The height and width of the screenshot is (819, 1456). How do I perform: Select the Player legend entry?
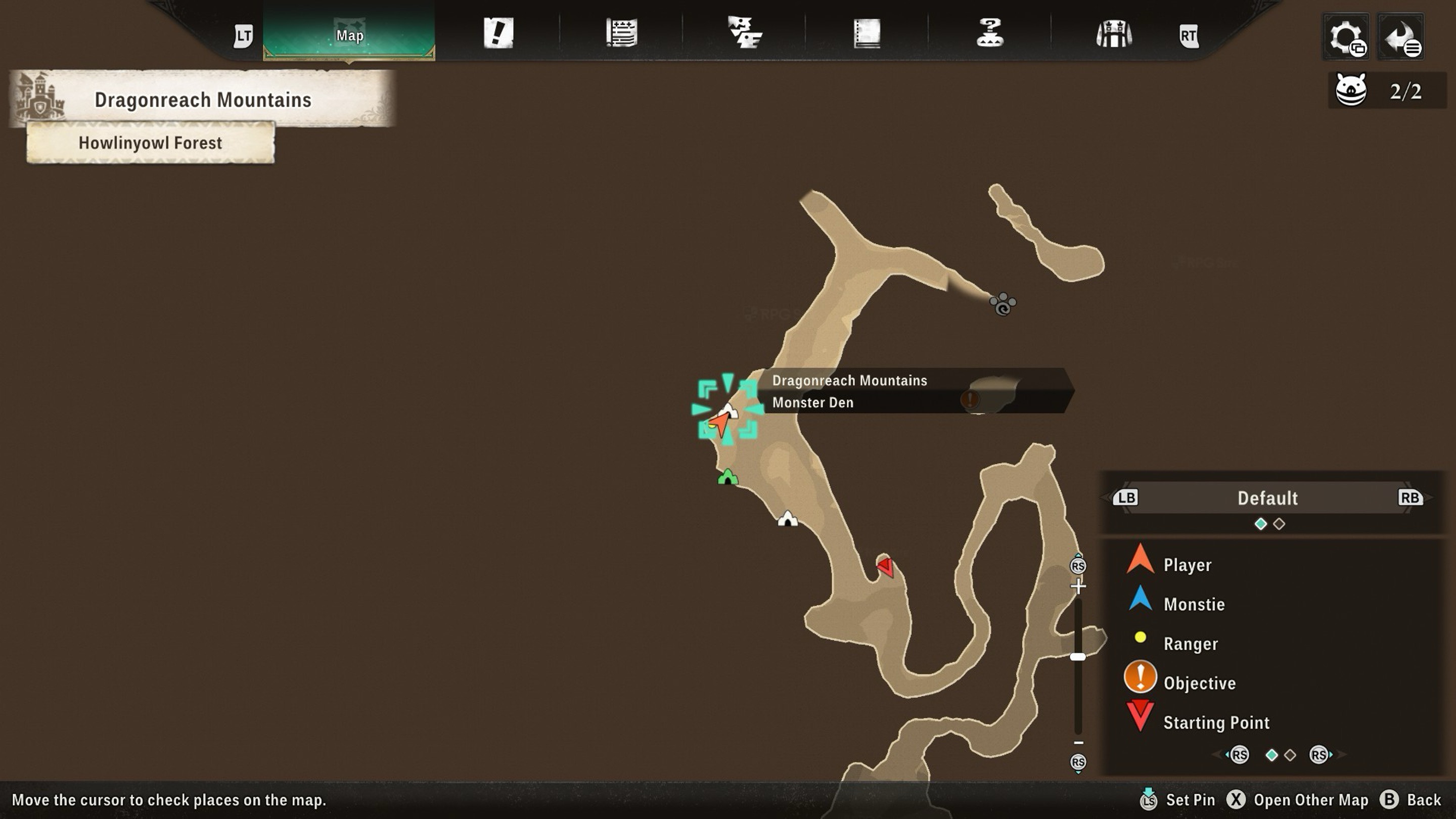(x=1187, y=565)
